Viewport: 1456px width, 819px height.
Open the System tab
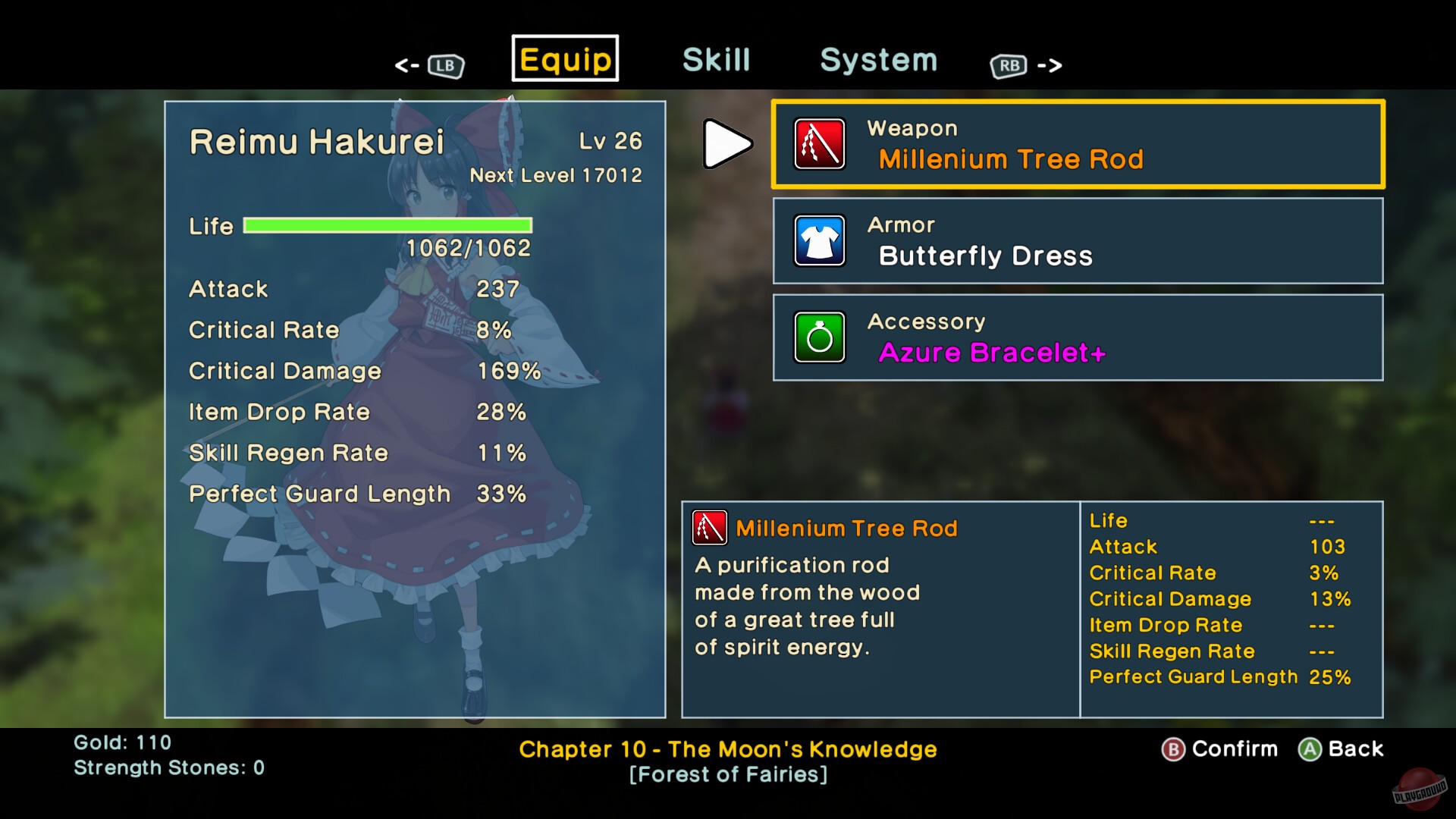click(877, 60)
